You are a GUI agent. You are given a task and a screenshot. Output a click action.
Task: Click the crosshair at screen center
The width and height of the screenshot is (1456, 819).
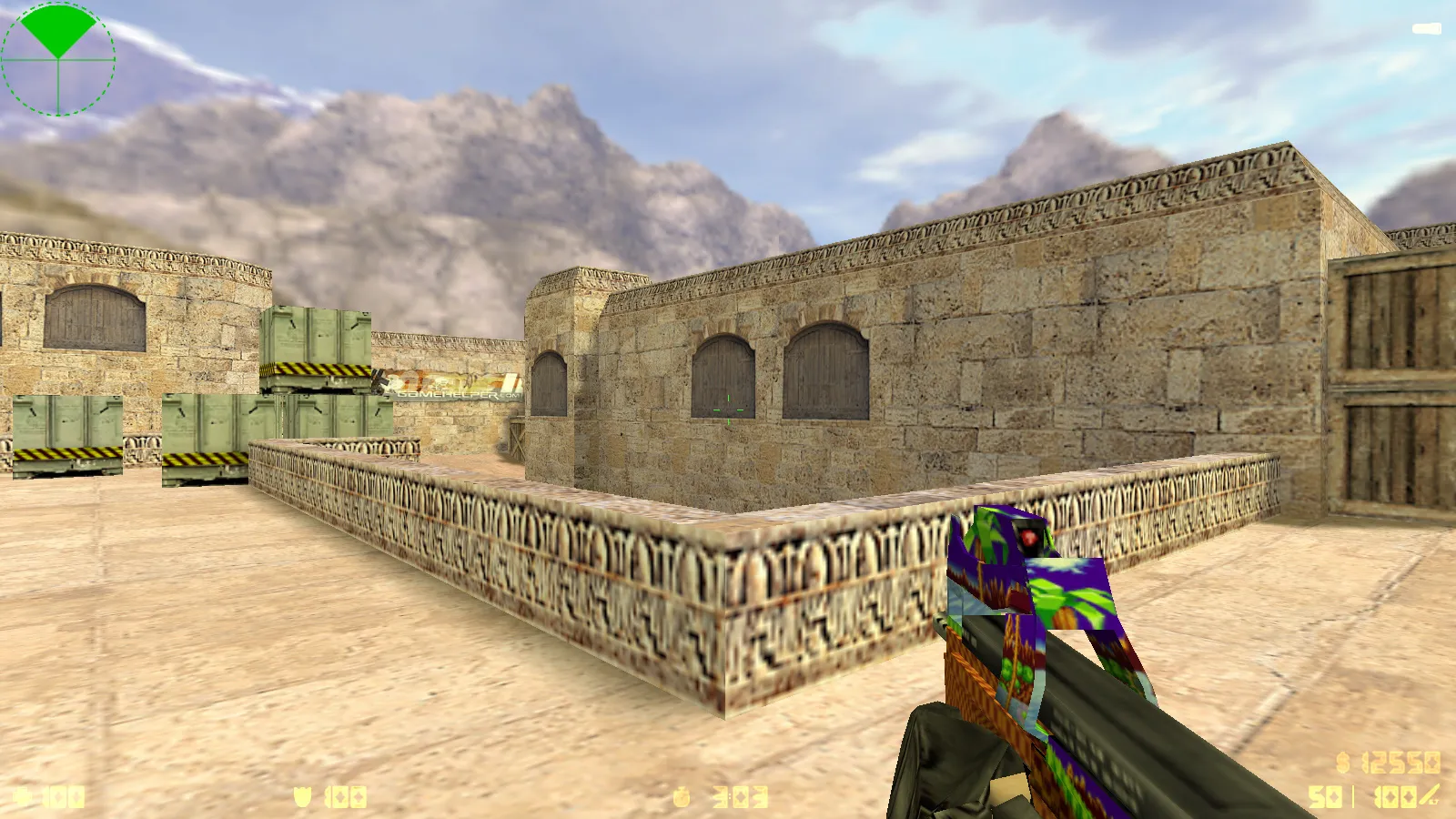728,409
